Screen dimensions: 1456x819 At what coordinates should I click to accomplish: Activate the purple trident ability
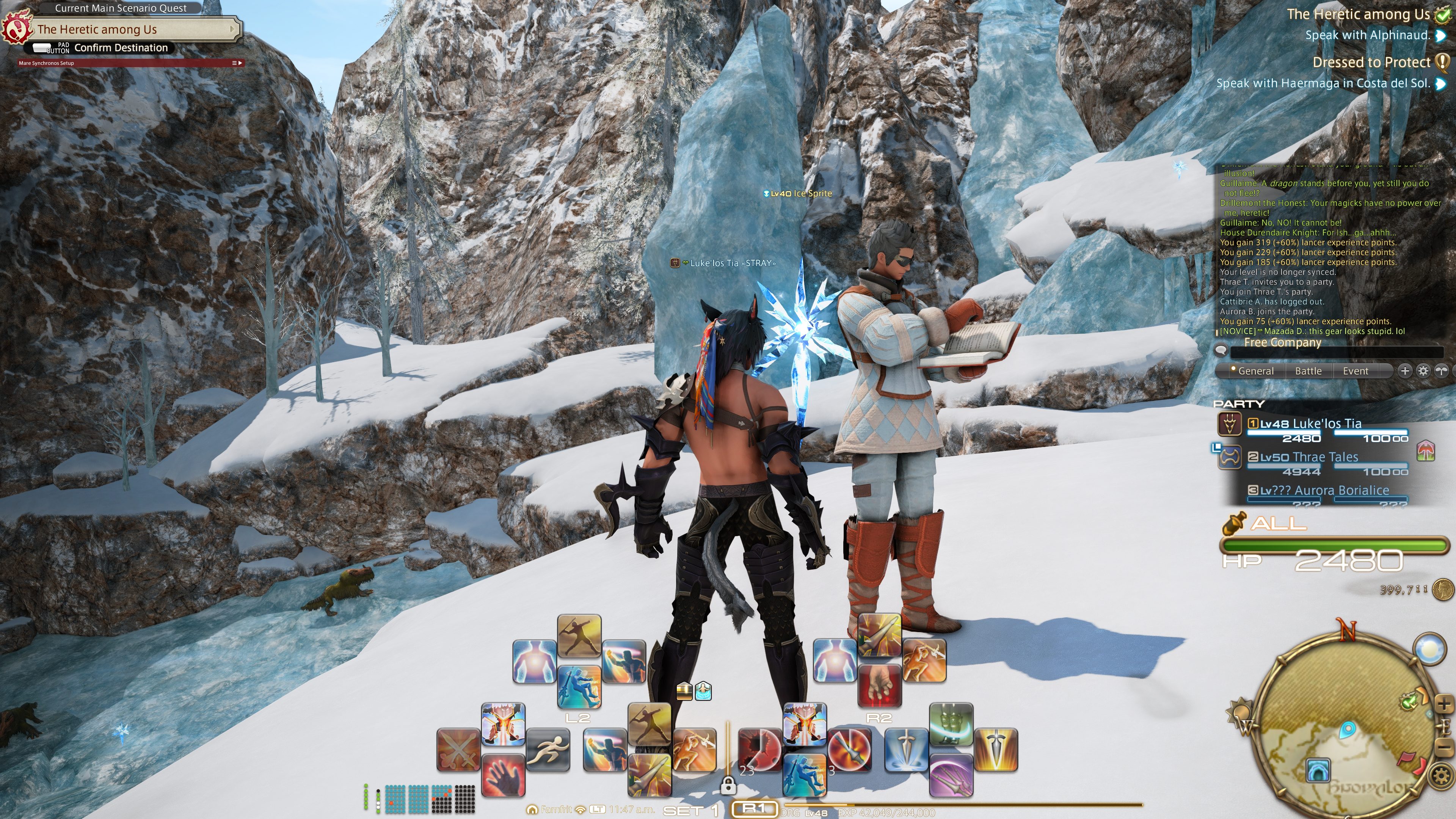coord(951,776)
